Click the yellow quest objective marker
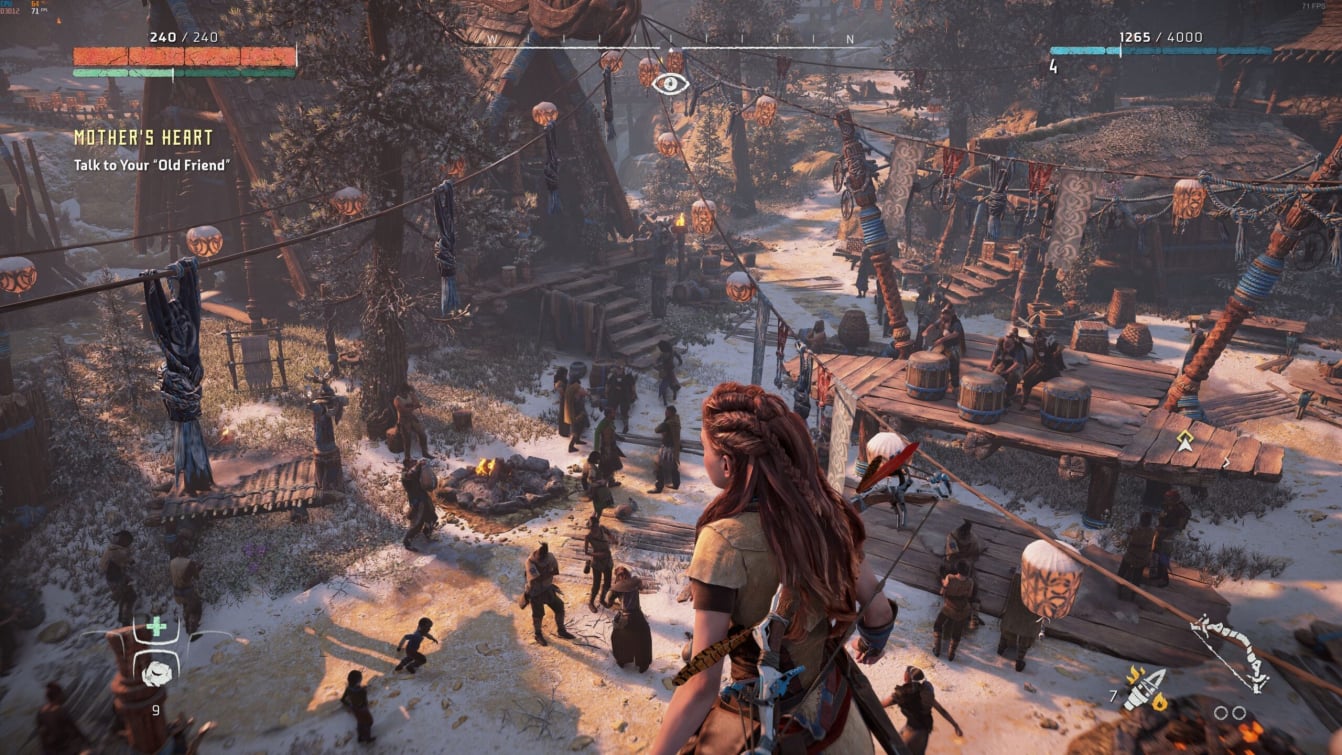 coord(1185,441)
